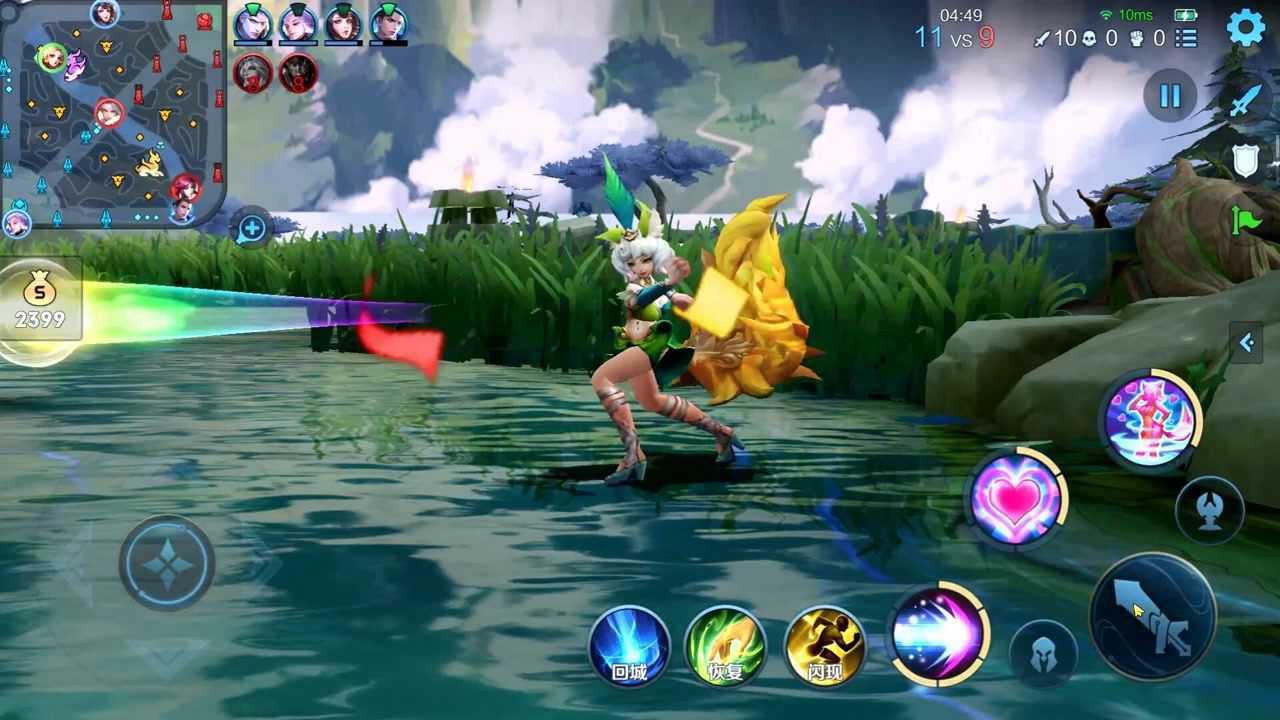The height and width of the screenshot is (720, 1280).
Task: Open the gold shop with 2399 coins
Action: click(x=40, y=307)
